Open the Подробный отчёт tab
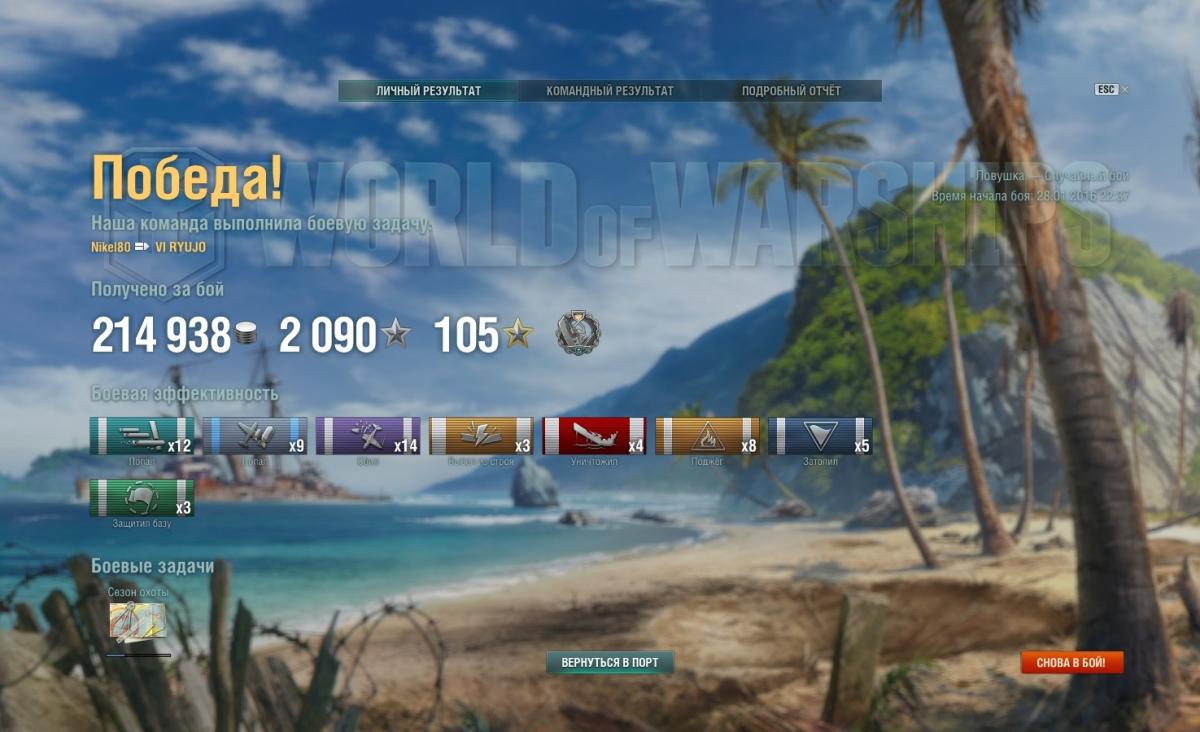The image size is (1200, 732). (x=791, y=91)
